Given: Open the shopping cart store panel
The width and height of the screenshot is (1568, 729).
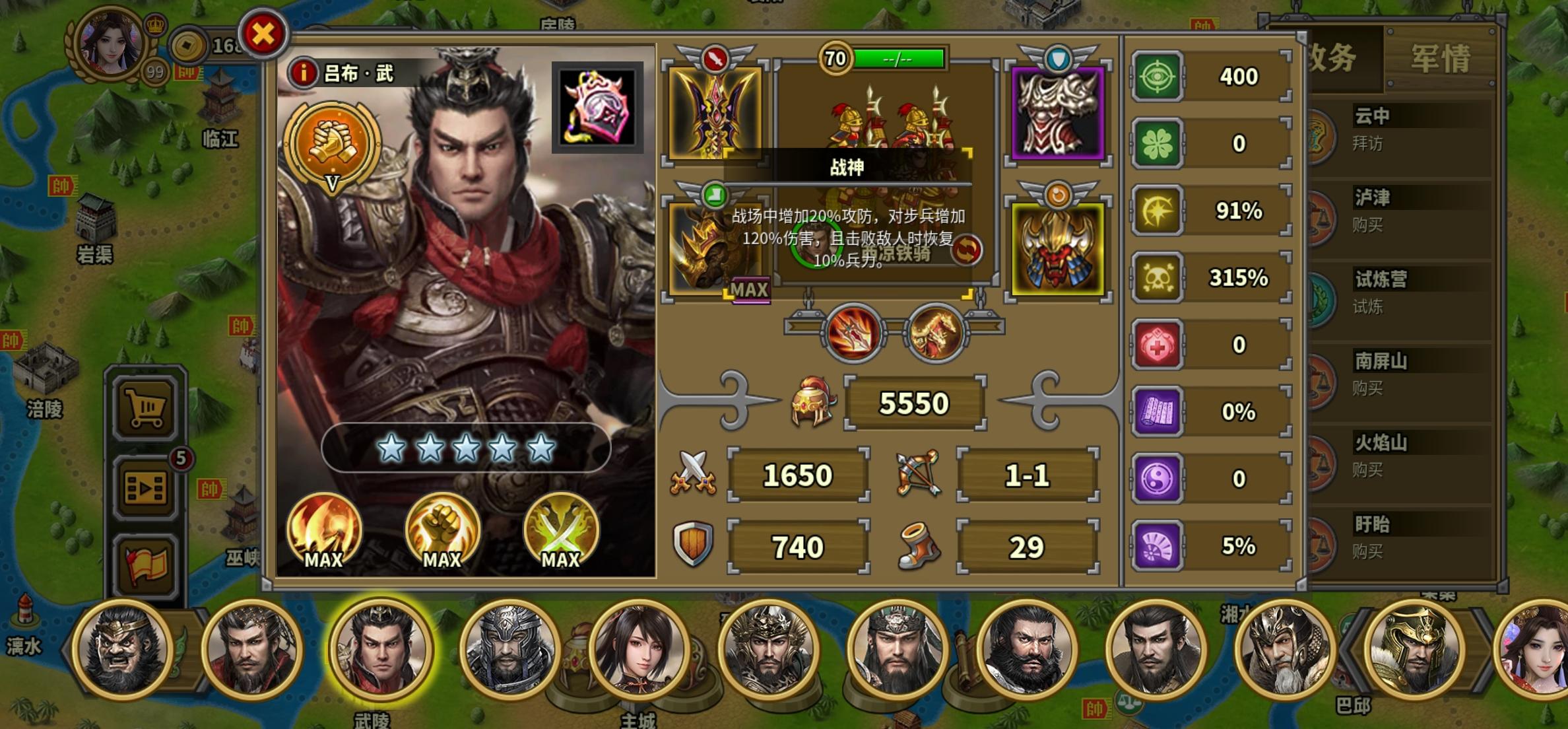Looking at the screenshot, I should coord(145,407).
